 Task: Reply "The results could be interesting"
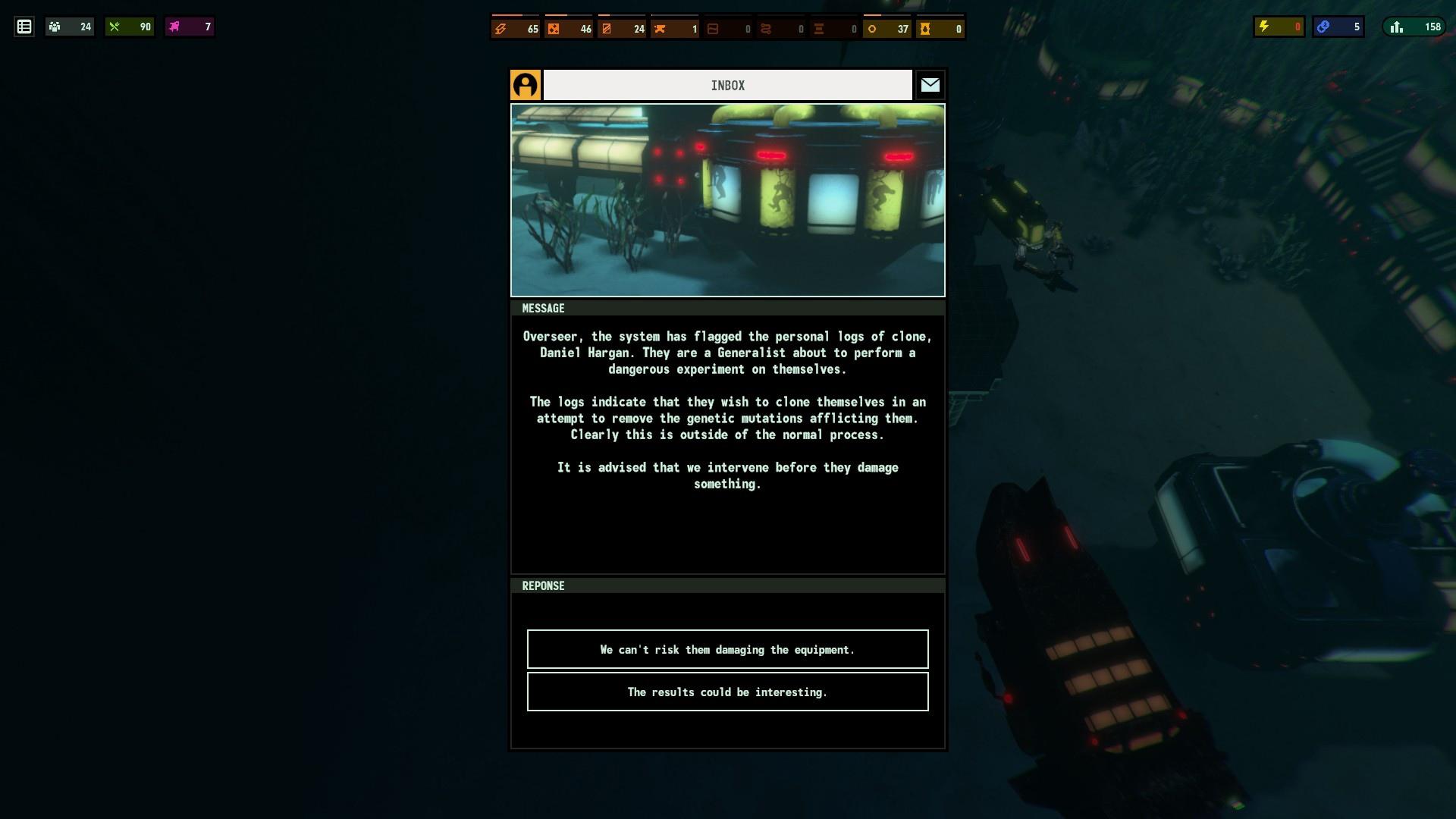[727, 692]
